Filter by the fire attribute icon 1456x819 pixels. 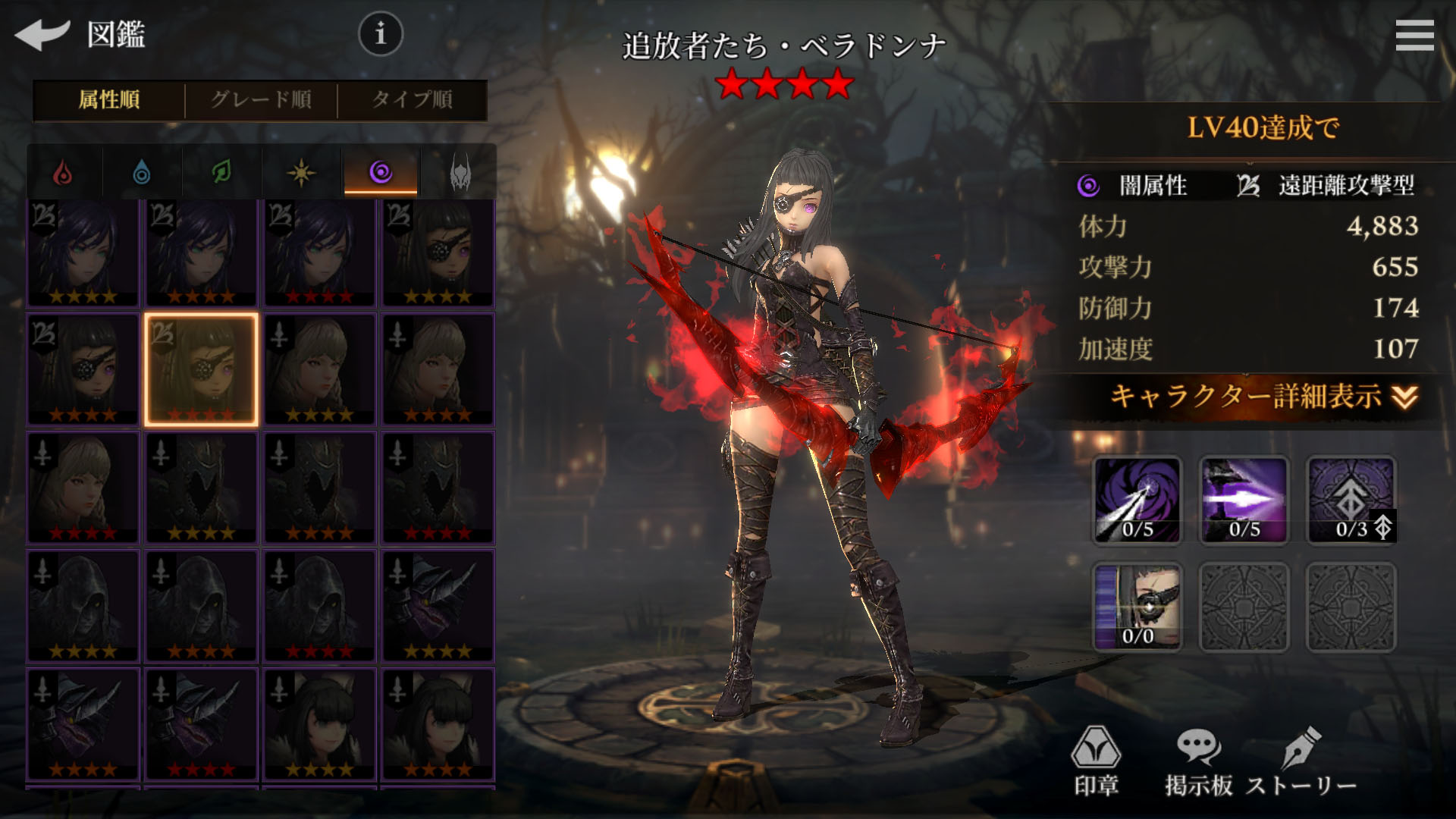point(64,174)
